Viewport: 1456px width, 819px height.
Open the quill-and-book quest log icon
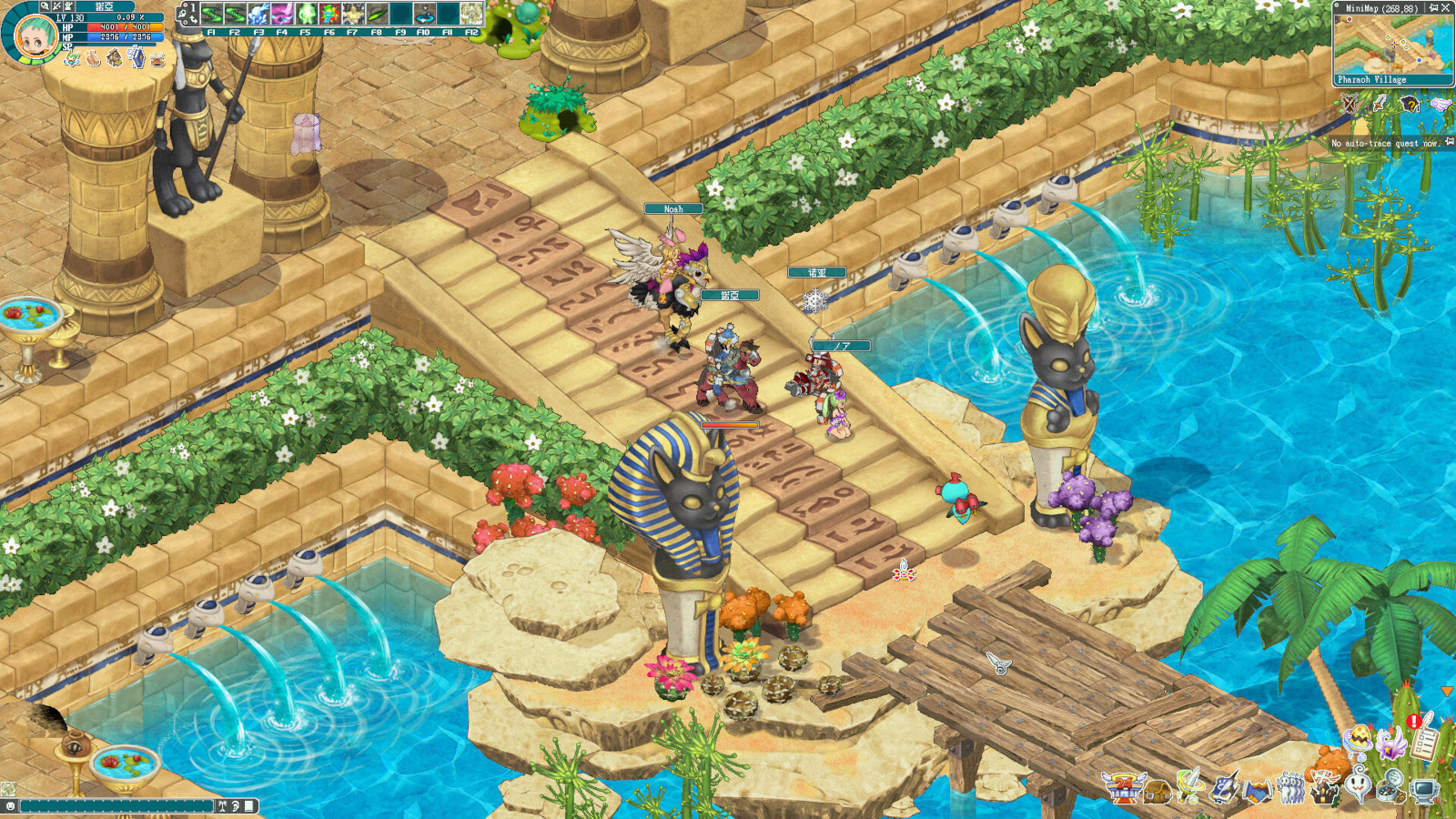[1224, 790]
